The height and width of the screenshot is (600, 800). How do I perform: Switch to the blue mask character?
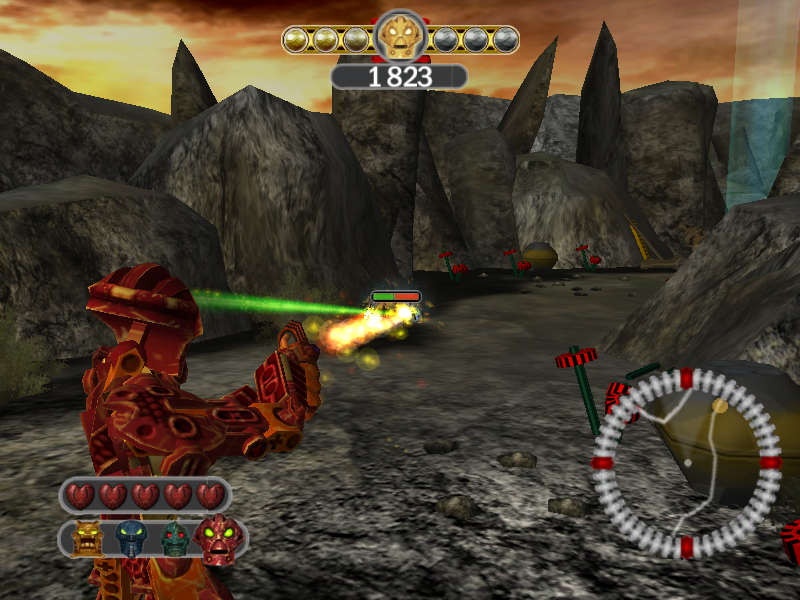132,540
